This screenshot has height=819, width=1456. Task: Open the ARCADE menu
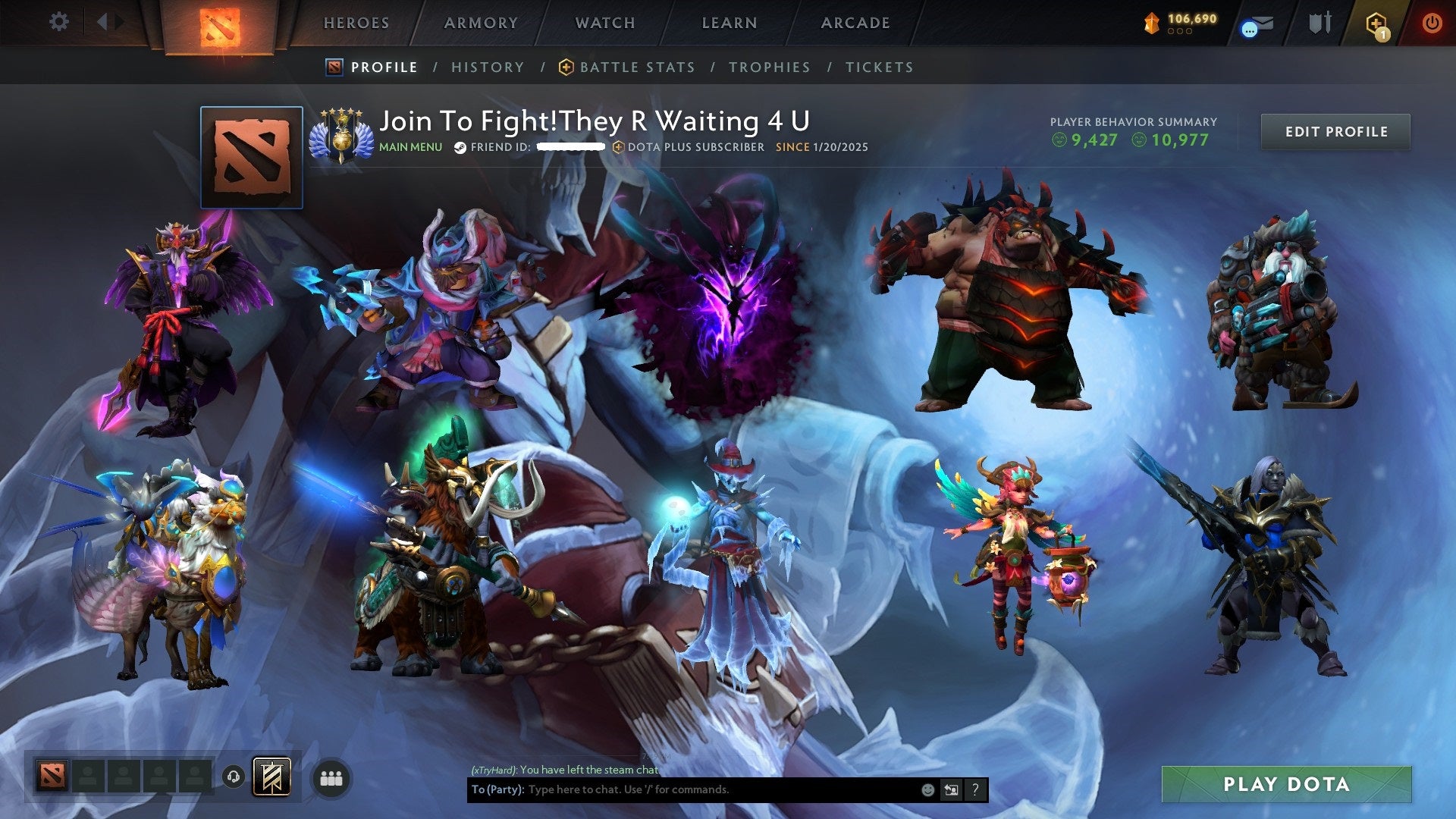click(x=855, y=23)
